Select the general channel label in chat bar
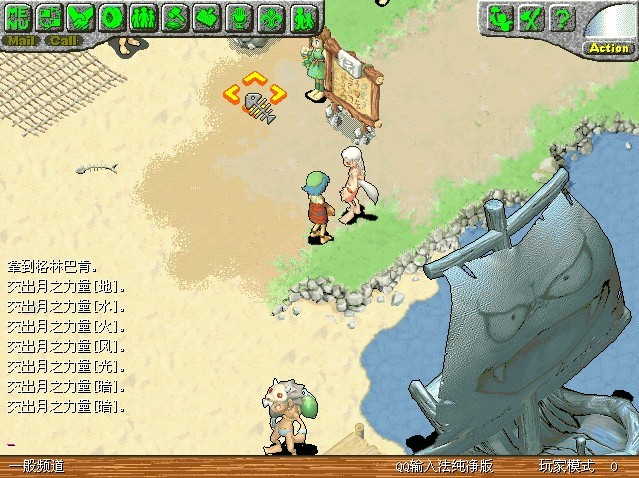The height and width of the screenshot is (478, 639). [37, 467]
